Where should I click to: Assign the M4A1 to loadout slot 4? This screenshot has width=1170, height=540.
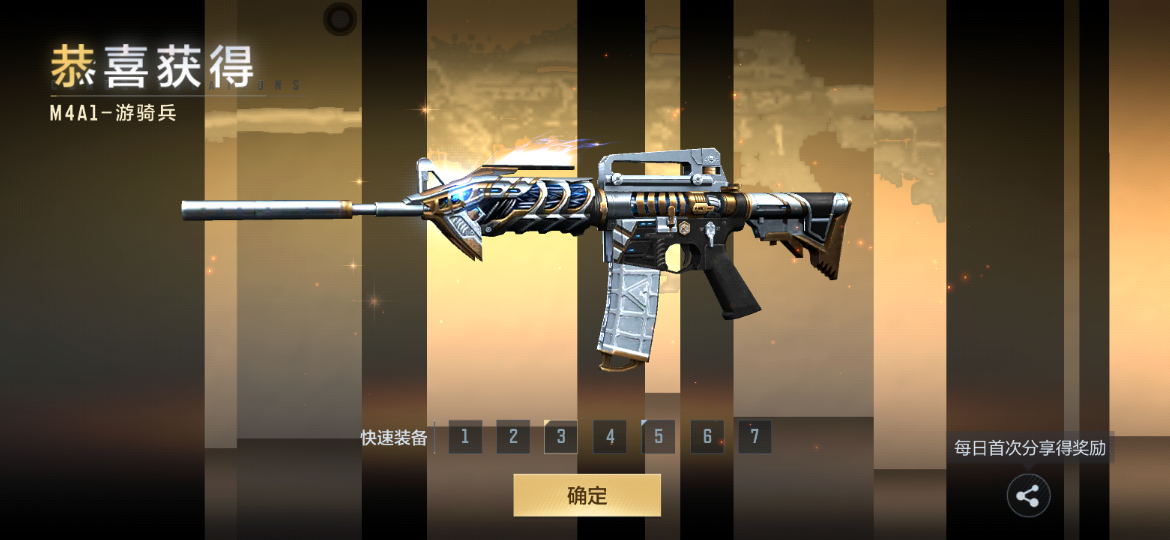[610, 437]
